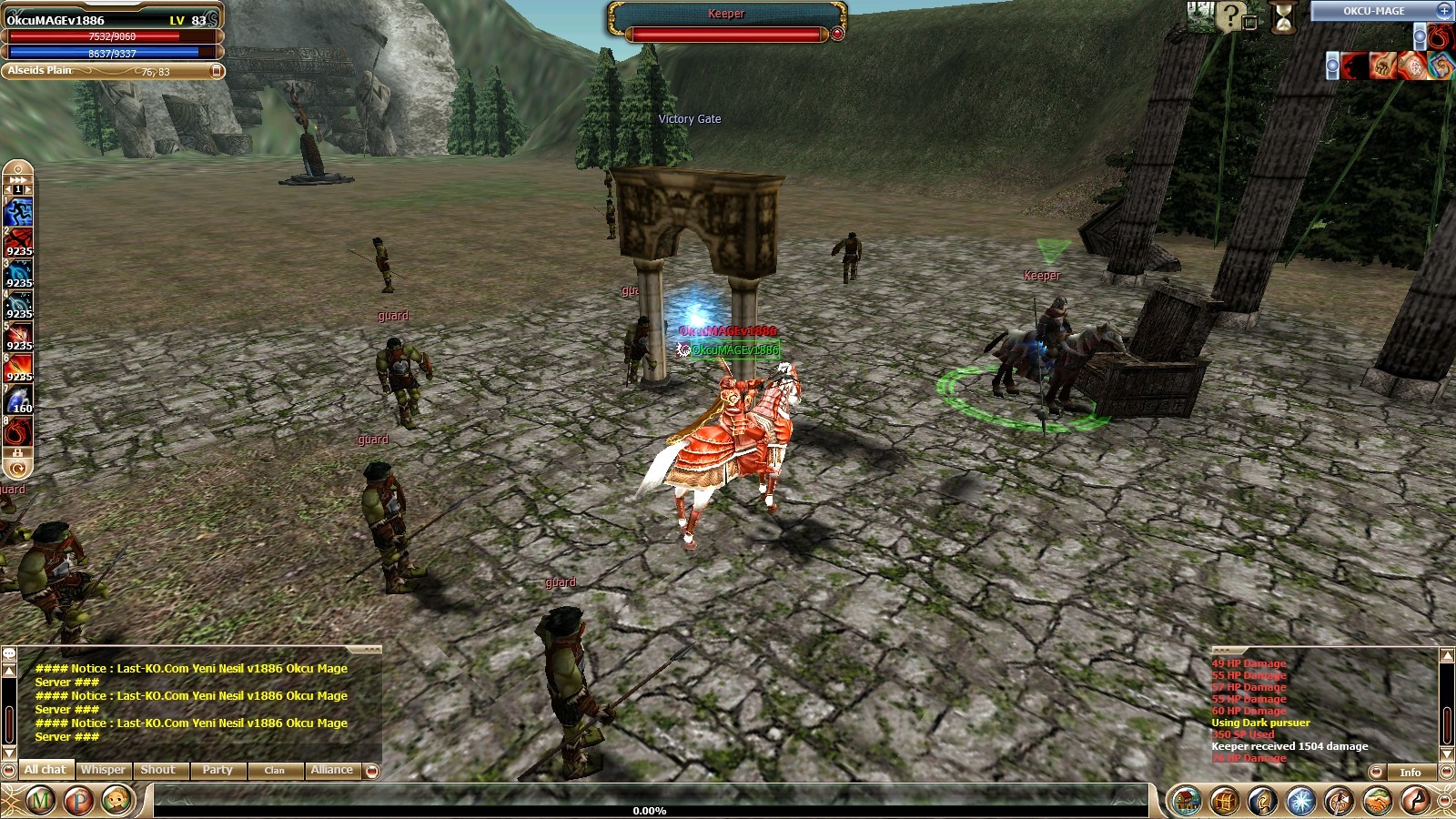This screenshot has width=1456, height=819.
Task: Use the blue mana potion in slot 7
Action: (18, 400)
